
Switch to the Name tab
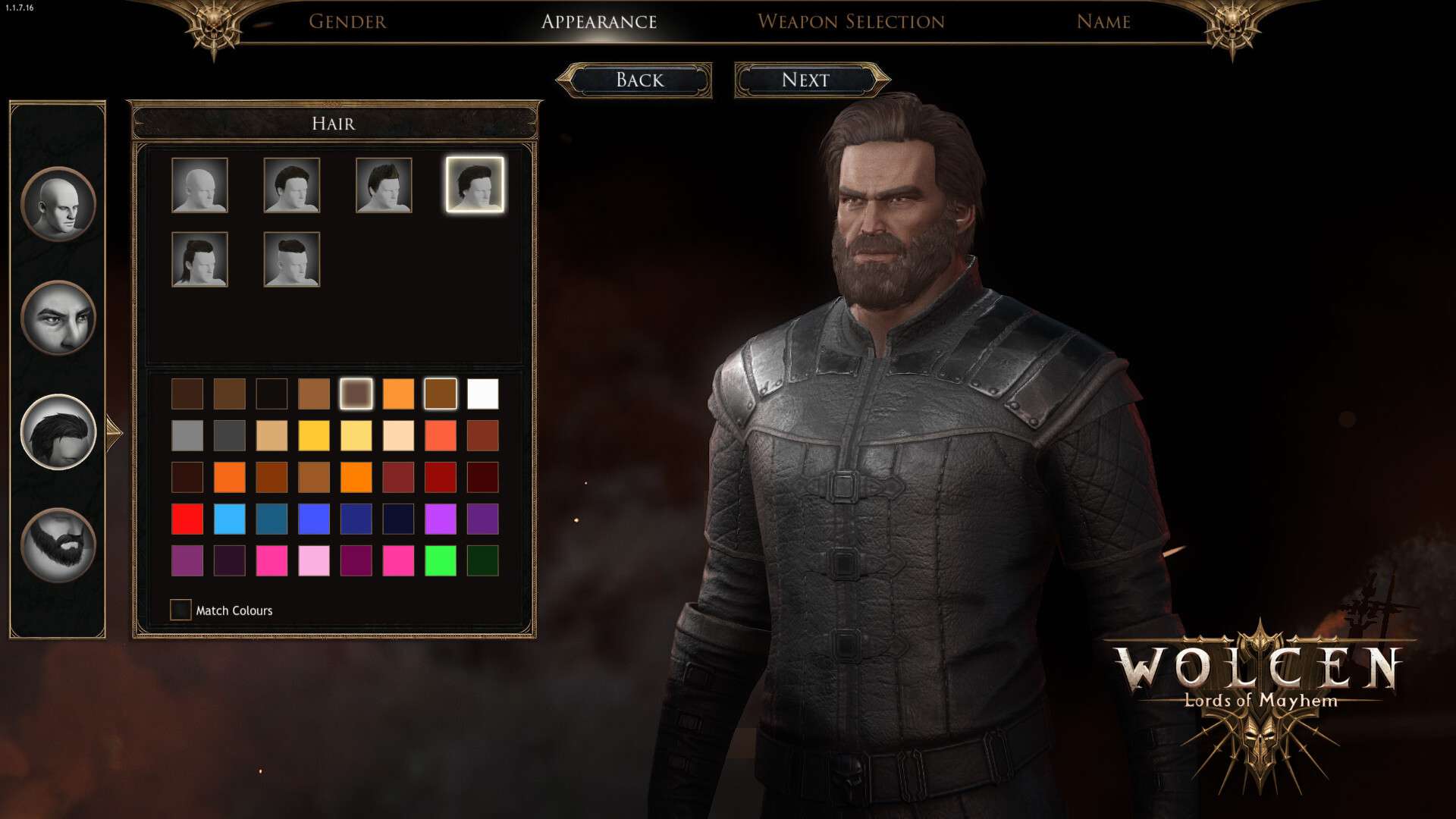(1103, 21)
